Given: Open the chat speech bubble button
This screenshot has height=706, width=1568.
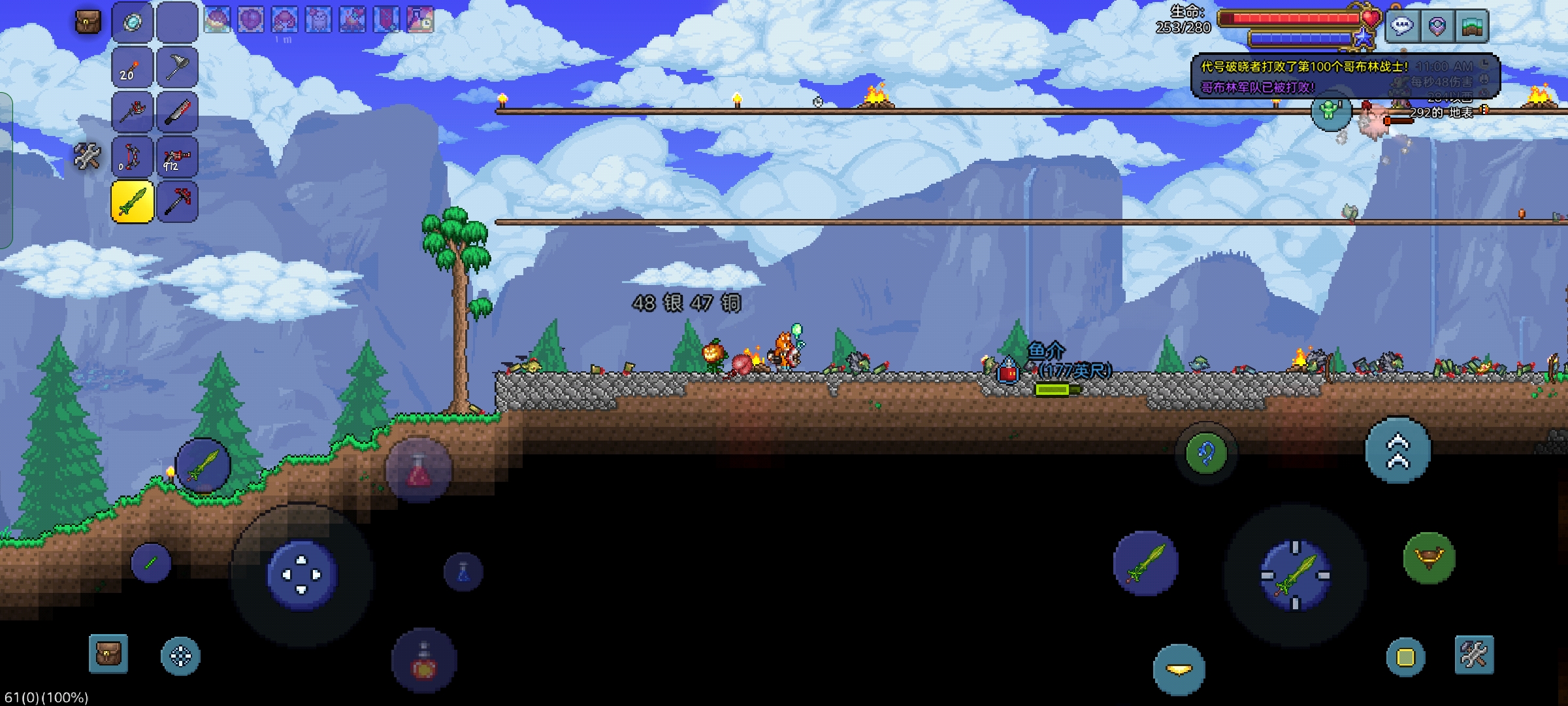Looking at the screenshot, I should point(1402,26).
